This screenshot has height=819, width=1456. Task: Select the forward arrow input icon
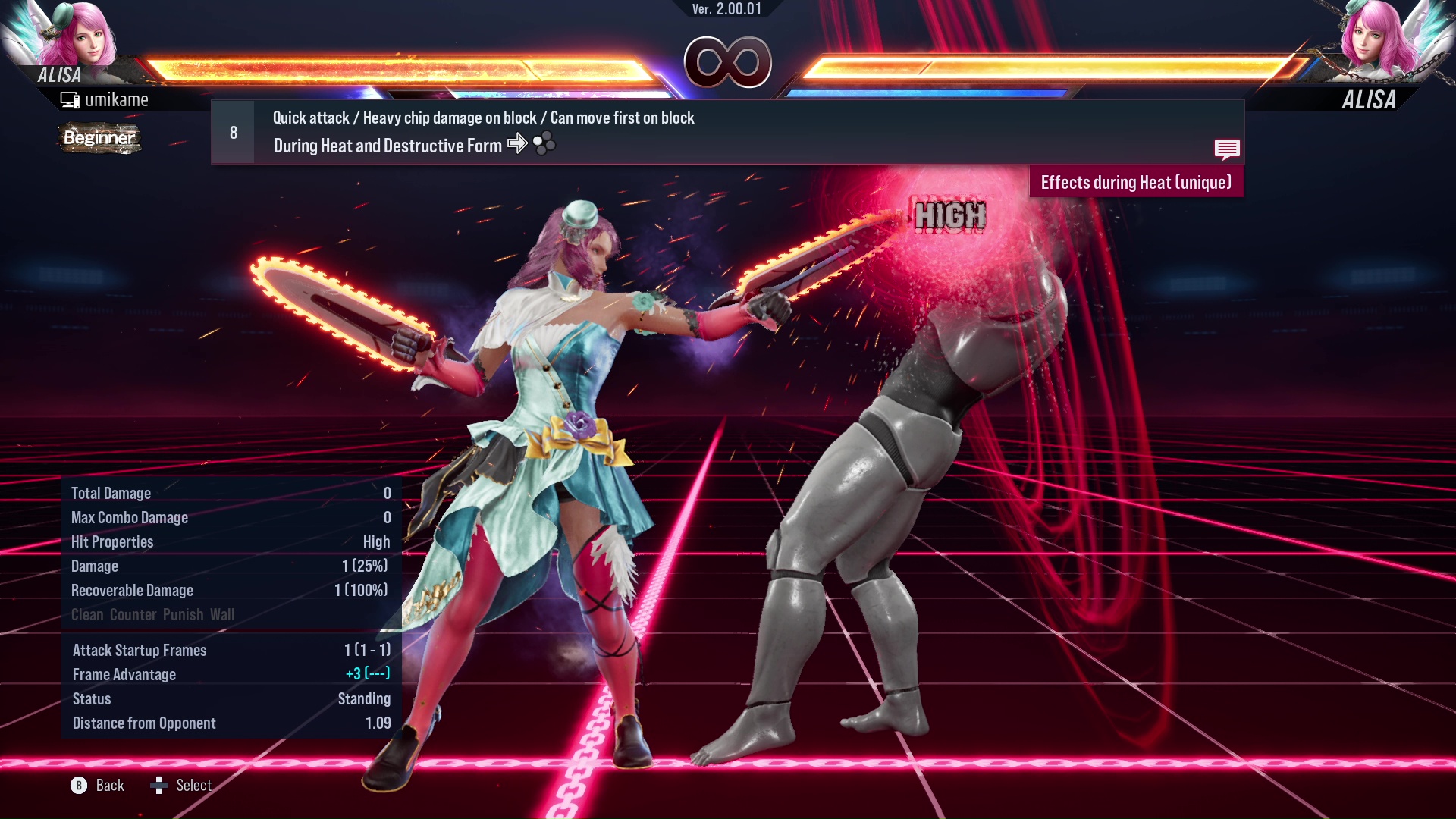pyautogui.click(x=519, y=145)
